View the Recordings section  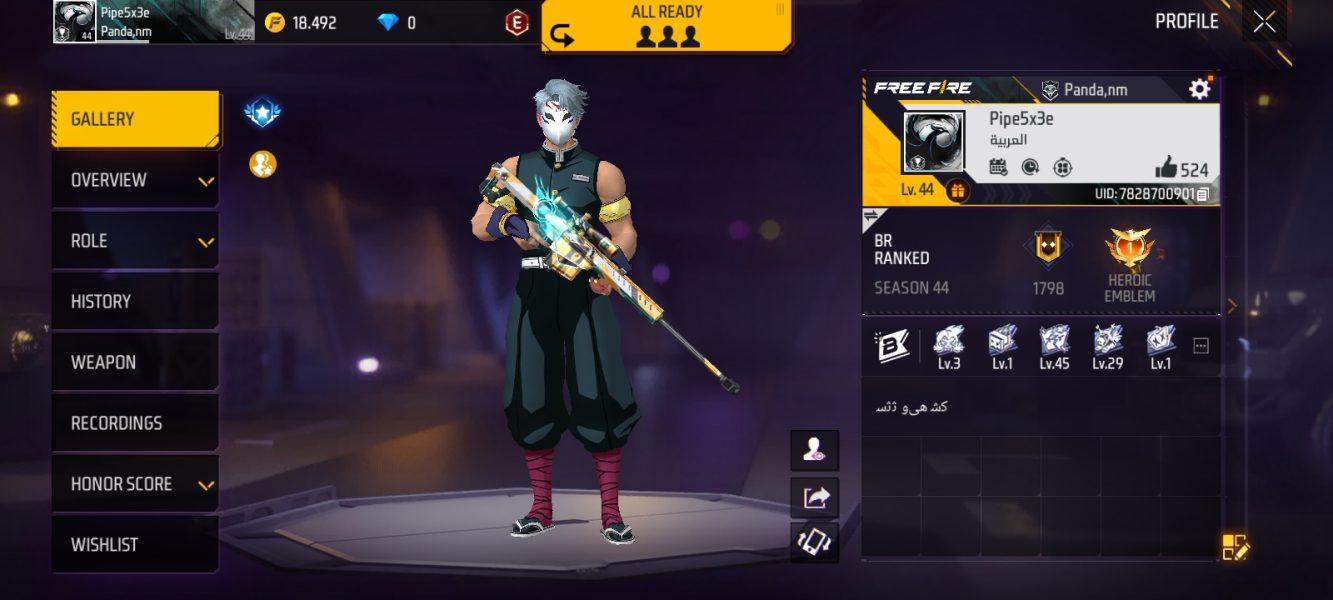[x=135, y=423]
